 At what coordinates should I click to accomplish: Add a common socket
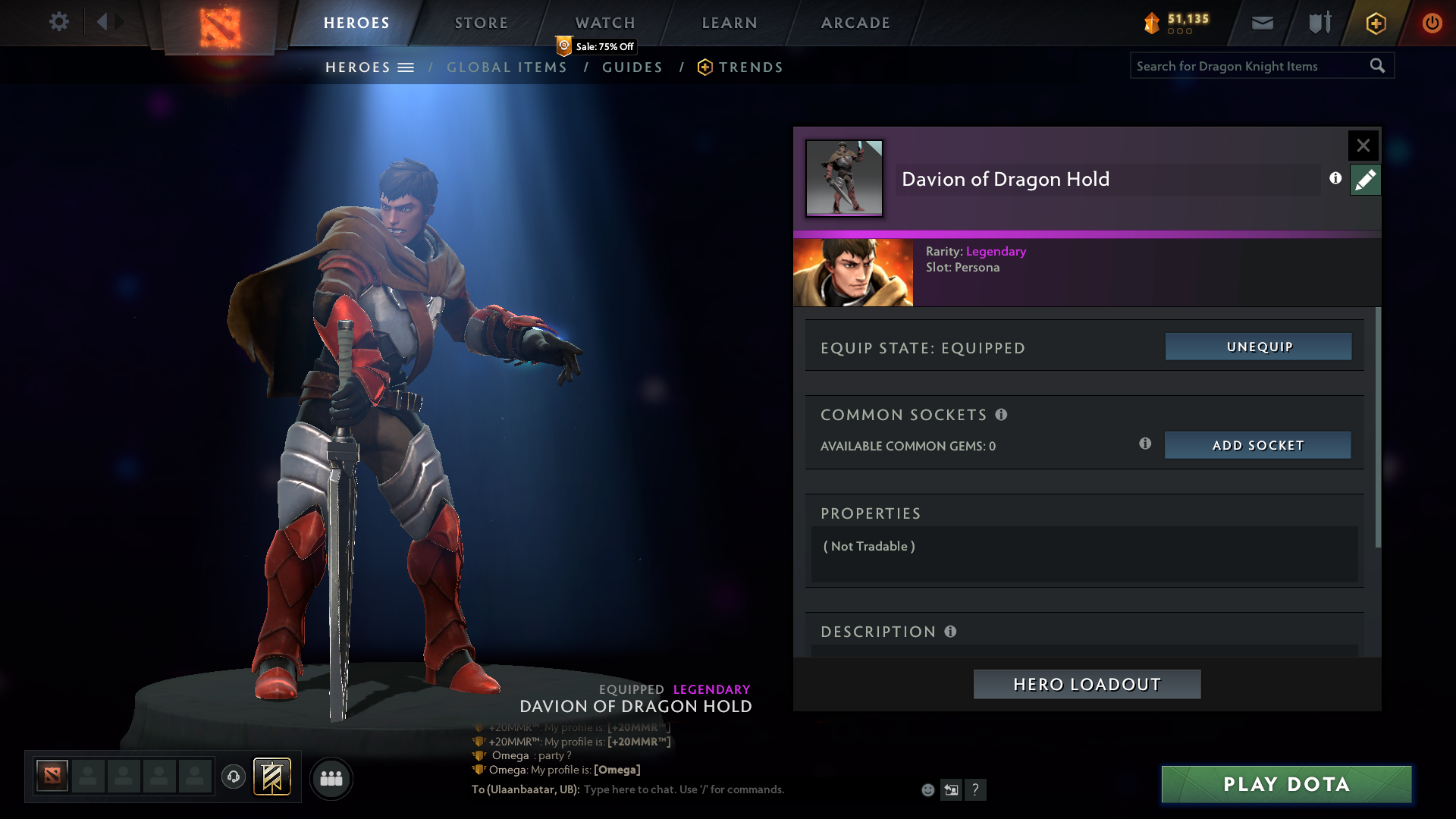pos(1257,445)
